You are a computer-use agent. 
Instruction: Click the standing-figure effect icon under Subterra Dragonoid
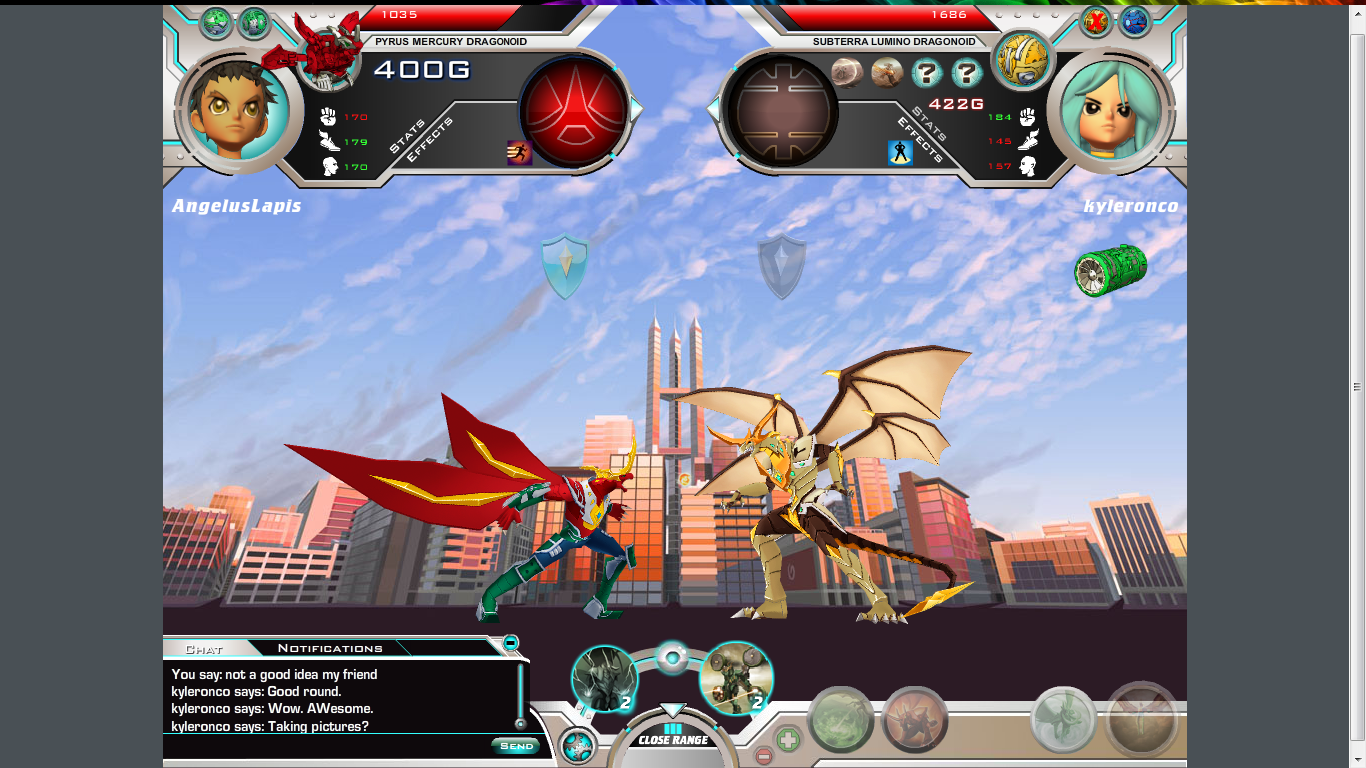click(900, 153)
